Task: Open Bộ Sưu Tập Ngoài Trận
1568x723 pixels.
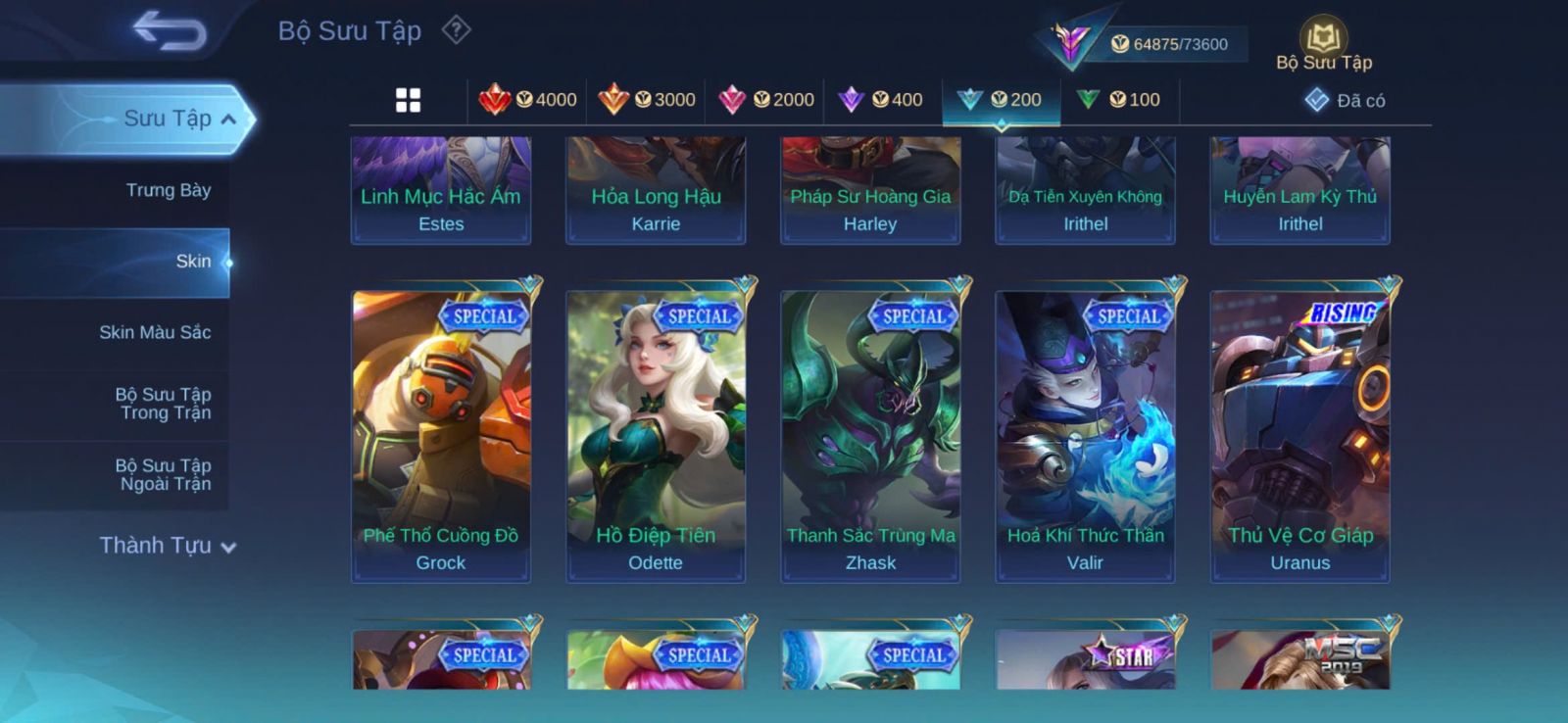Action: [164, 474]
